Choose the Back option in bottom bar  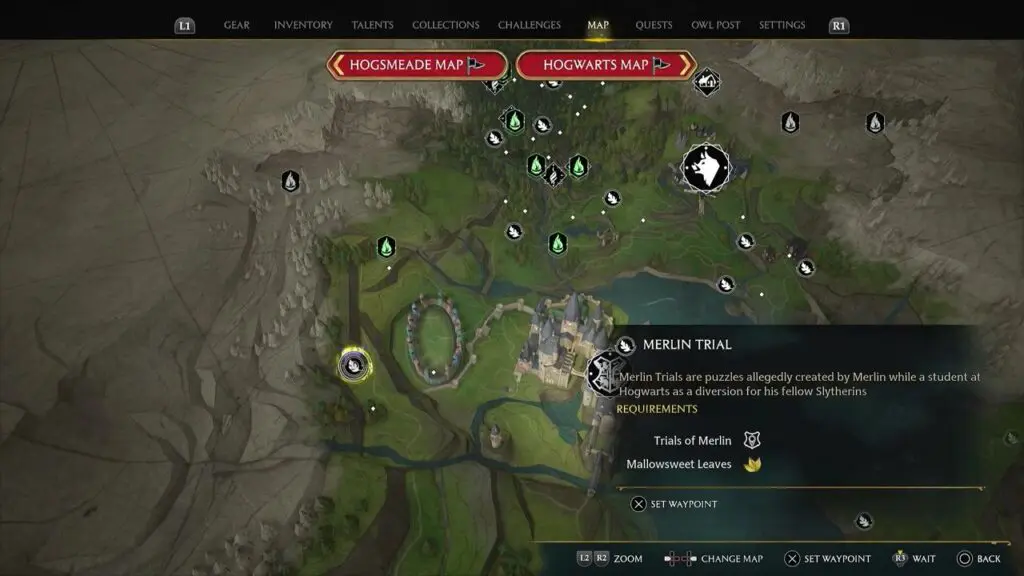pyautogui.click(x=978, y=558)
